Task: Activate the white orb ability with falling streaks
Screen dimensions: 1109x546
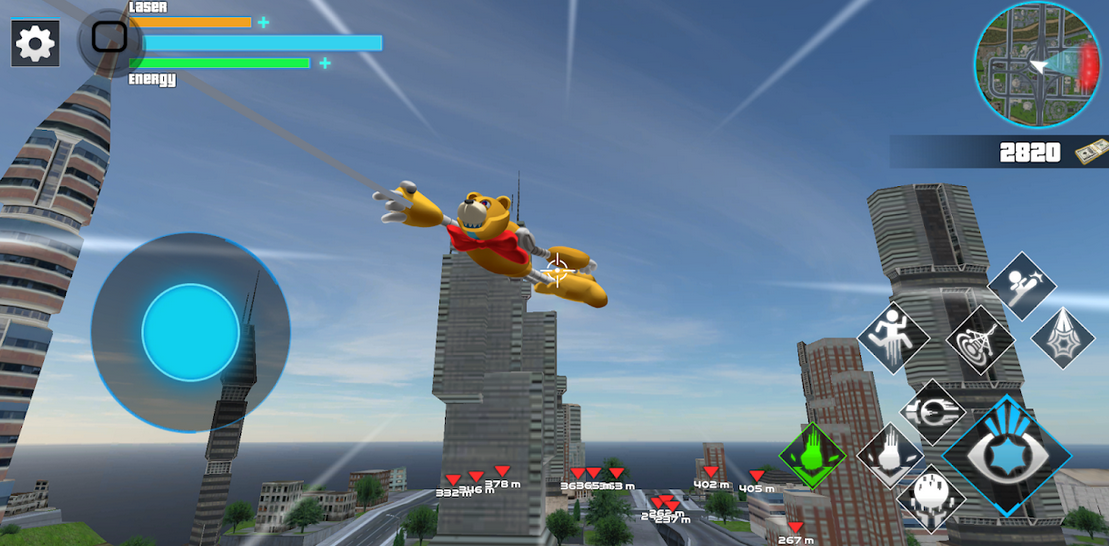Action: pyautogui.click(x=931, y=497)
